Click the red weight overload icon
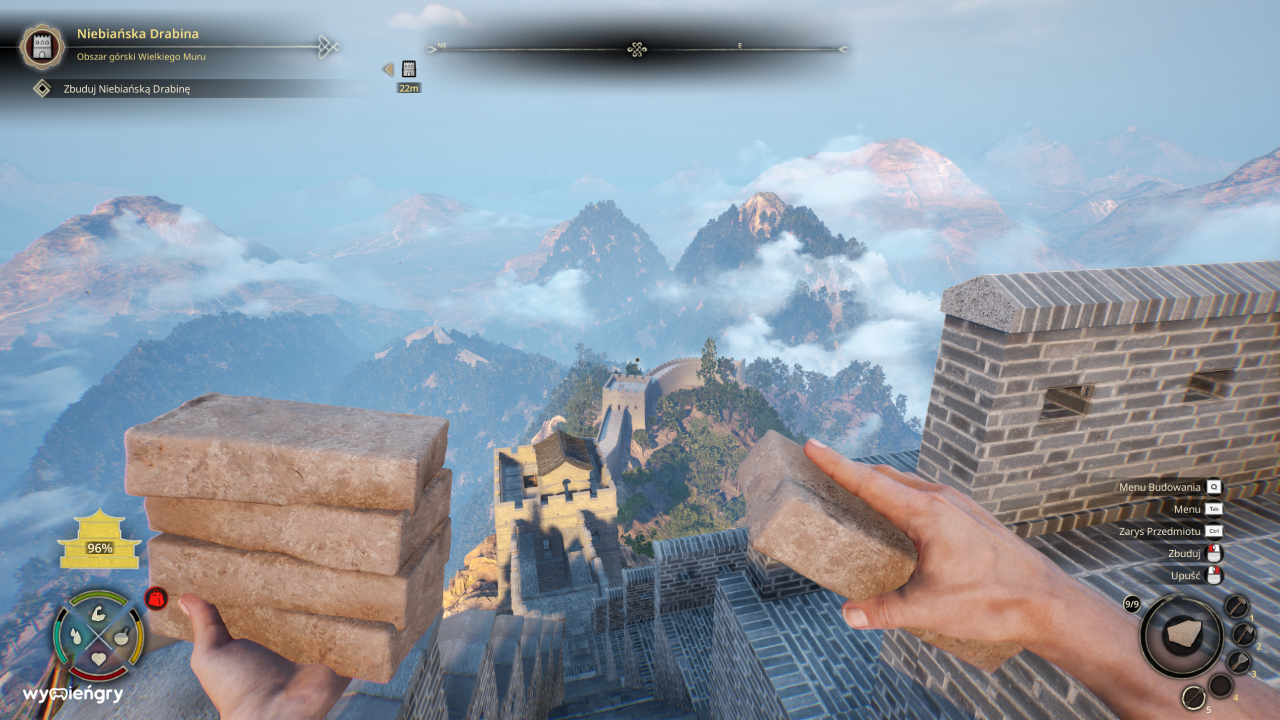Screen dimensions: 1280x720 (156, 598)
